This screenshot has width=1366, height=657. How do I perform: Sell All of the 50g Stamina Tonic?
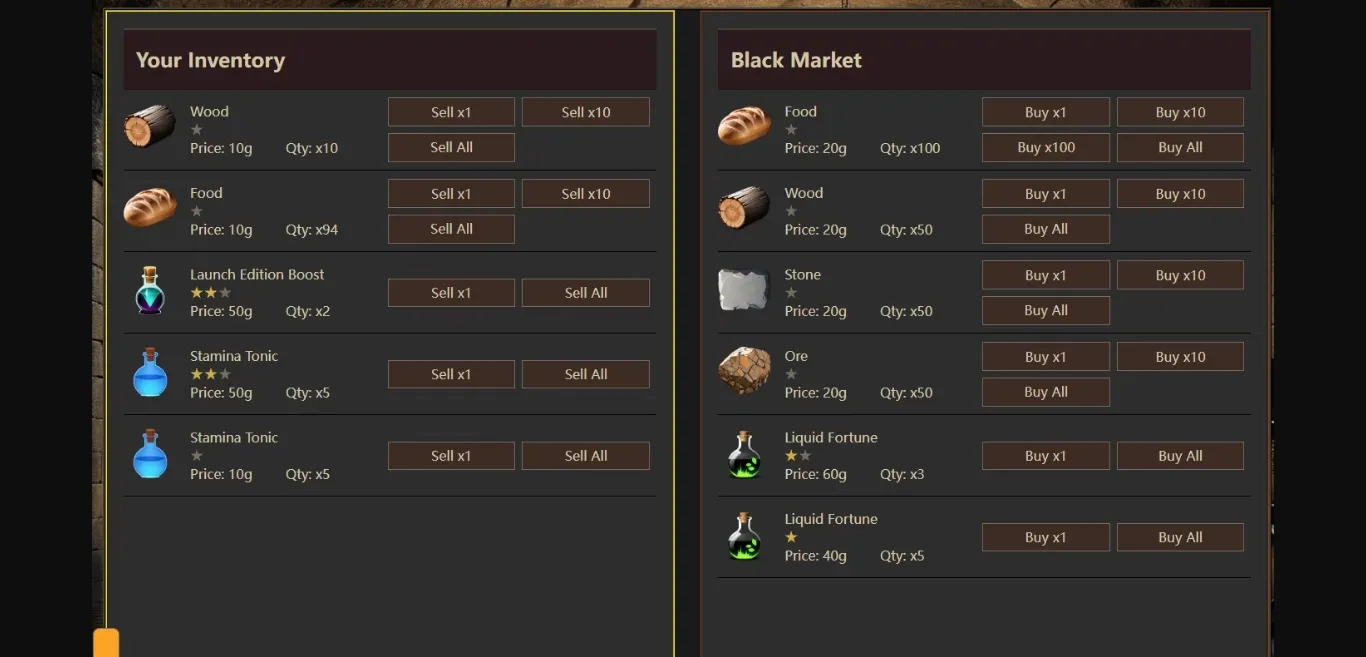[x=585, y=374]
